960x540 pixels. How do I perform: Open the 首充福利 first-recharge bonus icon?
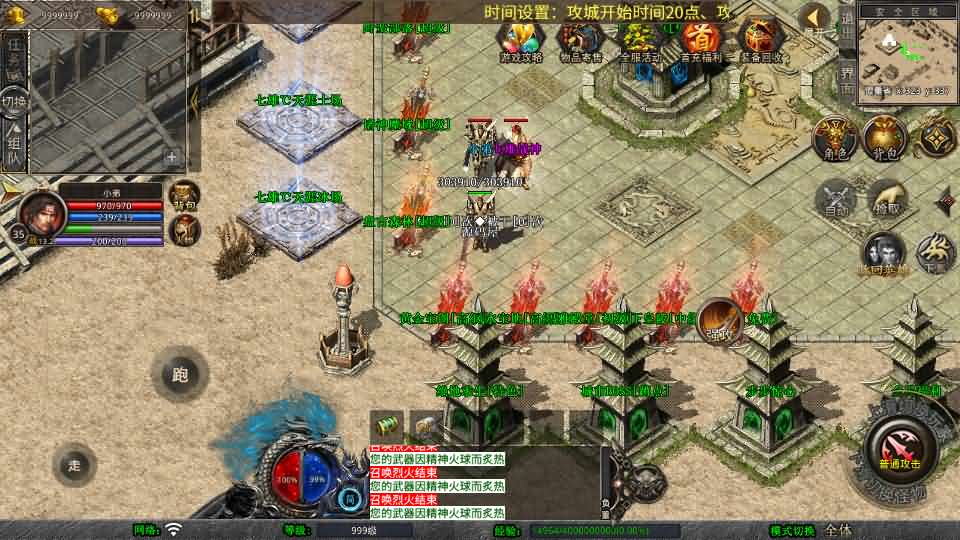tap(701, 41)
